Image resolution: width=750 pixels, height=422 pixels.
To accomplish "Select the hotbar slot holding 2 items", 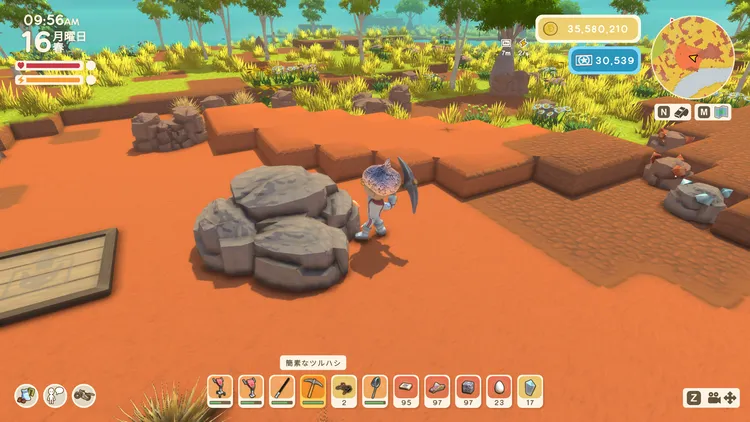I will [x=344, y=387].
